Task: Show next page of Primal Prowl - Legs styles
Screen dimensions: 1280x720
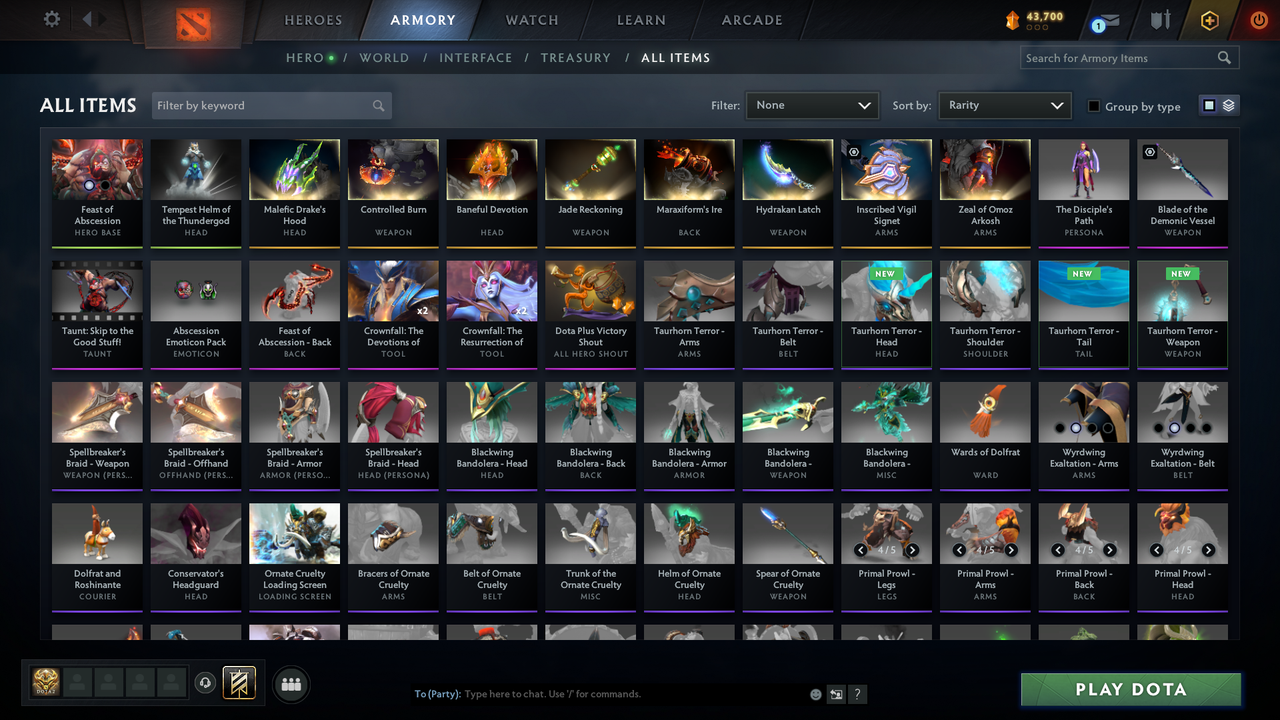Action: click(911, 550)
